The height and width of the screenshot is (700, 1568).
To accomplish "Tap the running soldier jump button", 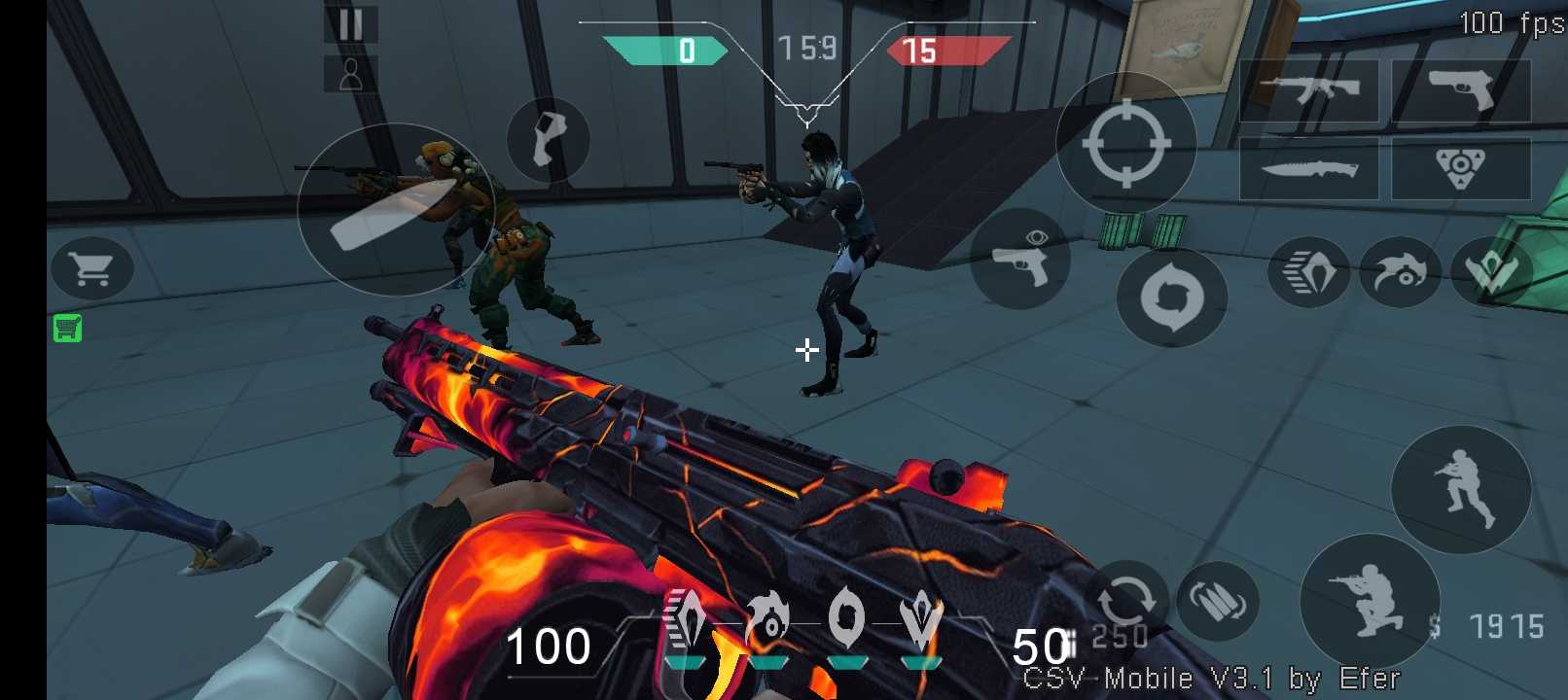I will (x=1461, y=489).
